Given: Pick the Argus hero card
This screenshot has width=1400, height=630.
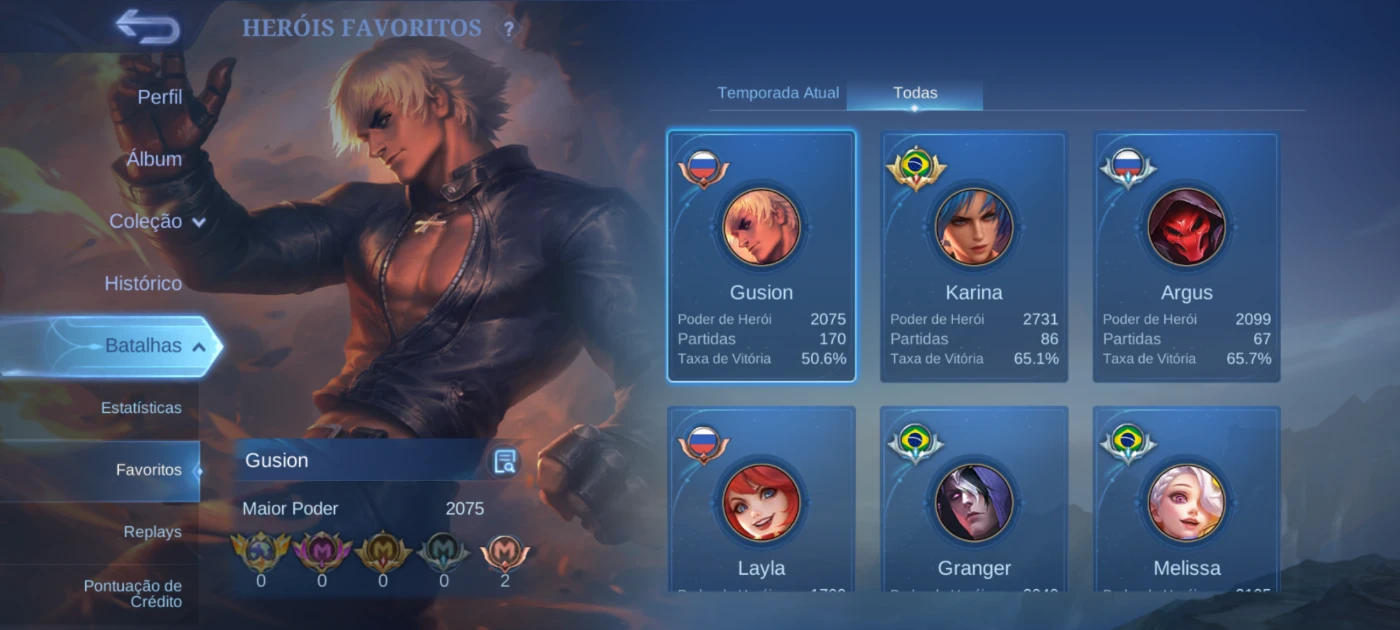Looking at the screenshot, I should point(1186,256).
